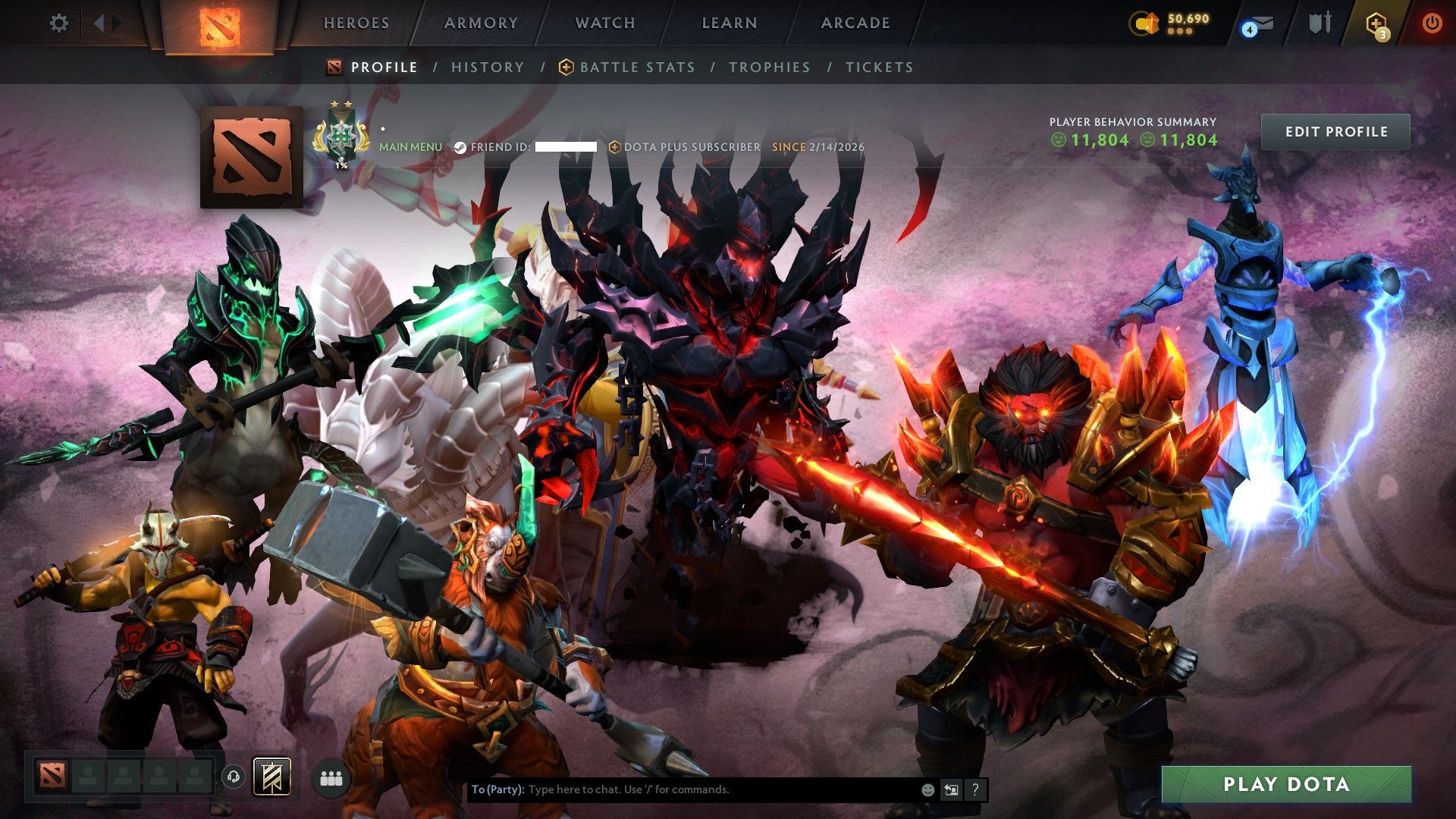Click the shield and sword armory icon

[x=1322, y=23]
